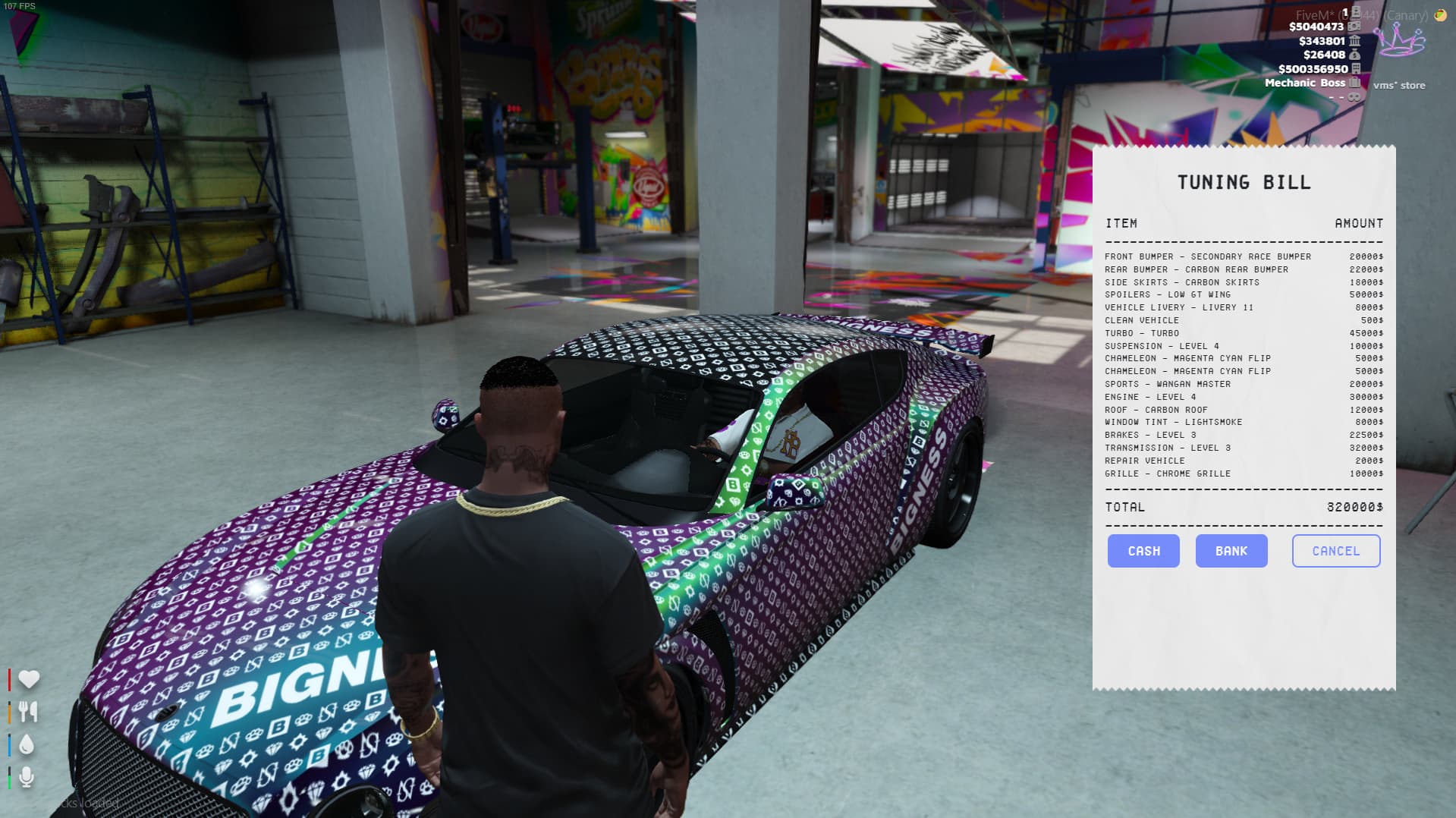
Task: Toggle the microphone icon in bottom-left HUD
Action: pyautogui.click(x=27, y=776)
